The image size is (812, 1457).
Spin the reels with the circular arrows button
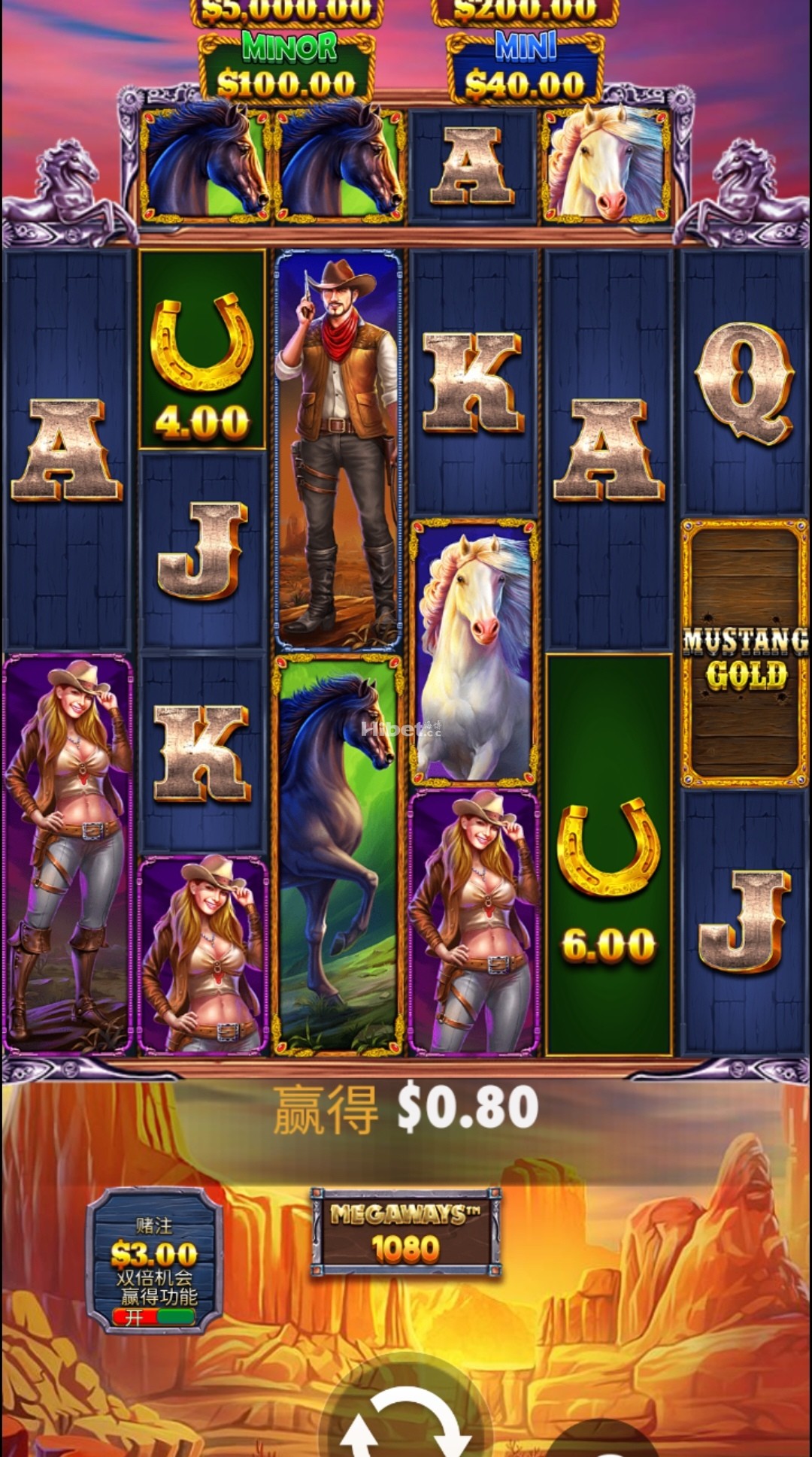406,1421
